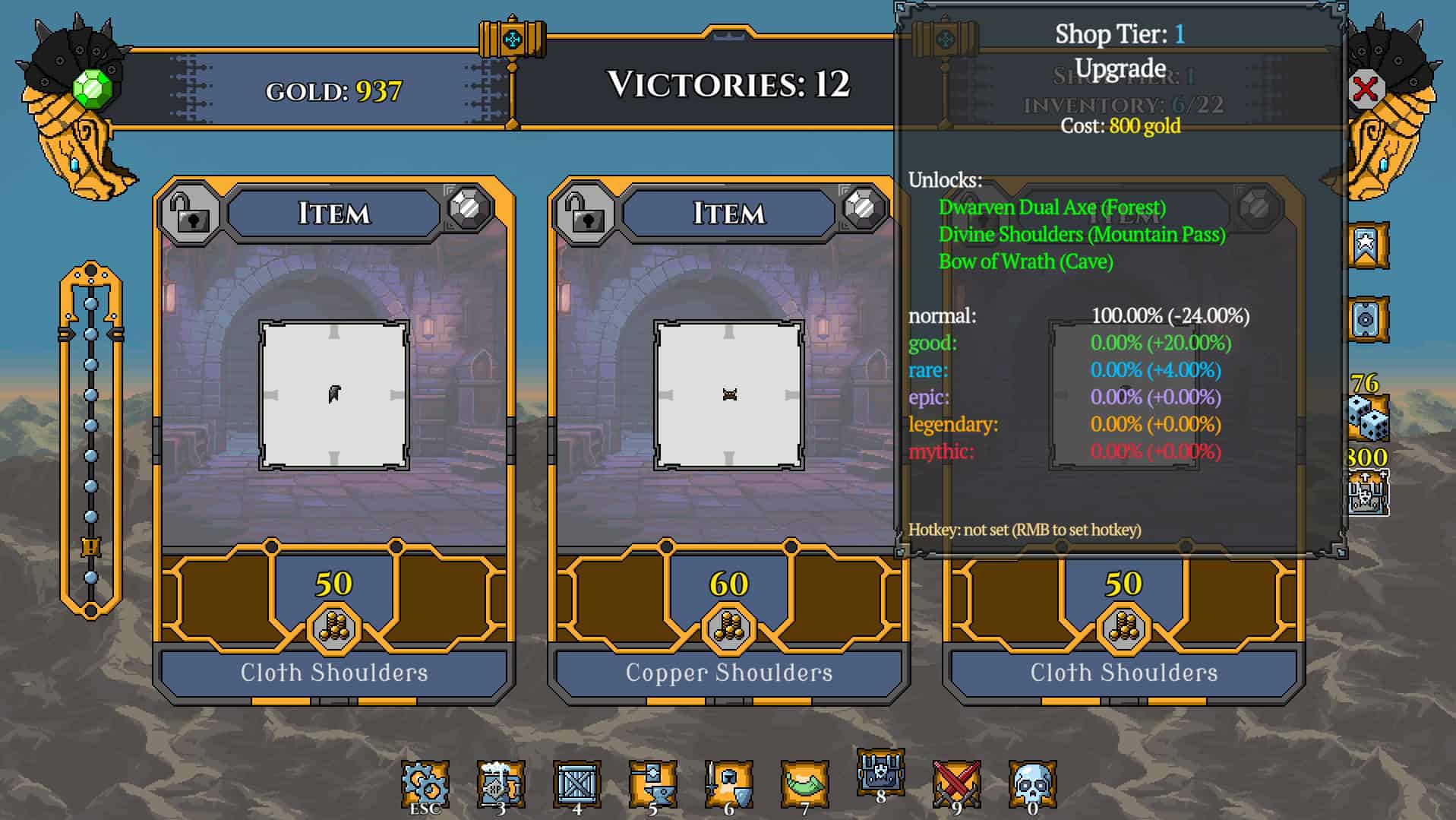The height and width of the screenshot is (820, 1456).
Task: Buy the Cloth Shoulders for 50 gold
Action: 333,600
